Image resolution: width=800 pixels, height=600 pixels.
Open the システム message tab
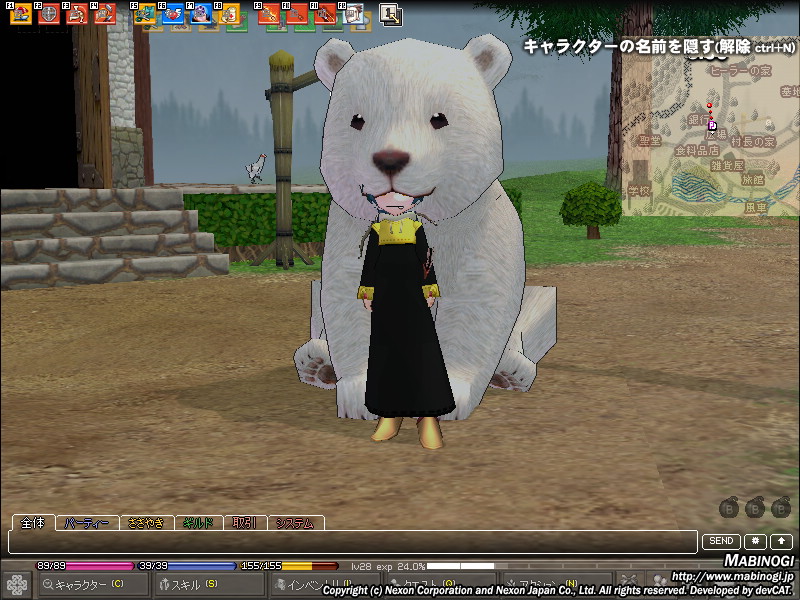point(296,523)
